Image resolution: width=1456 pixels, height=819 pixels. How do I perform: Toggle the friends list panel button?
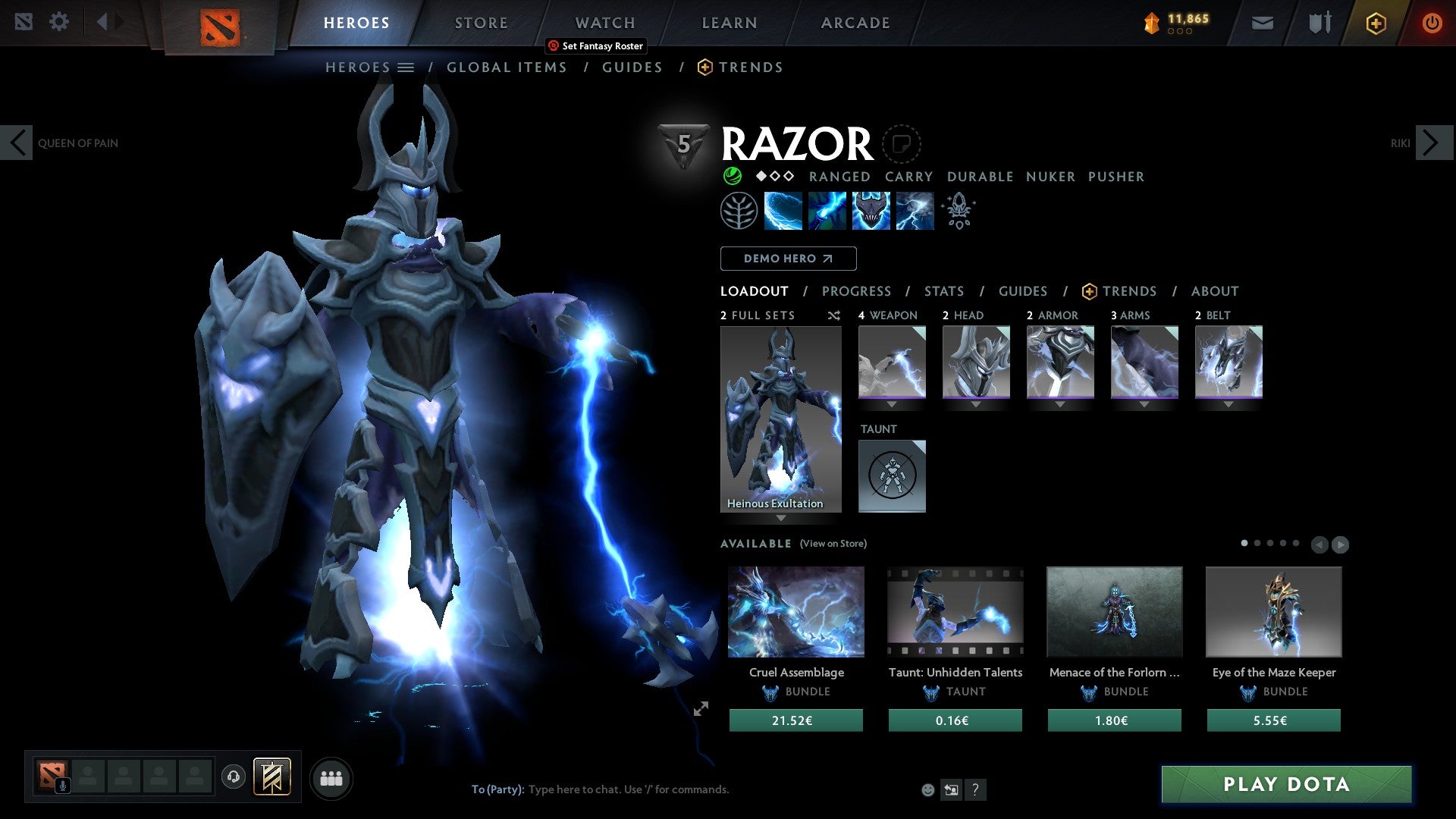pos(331,777)
